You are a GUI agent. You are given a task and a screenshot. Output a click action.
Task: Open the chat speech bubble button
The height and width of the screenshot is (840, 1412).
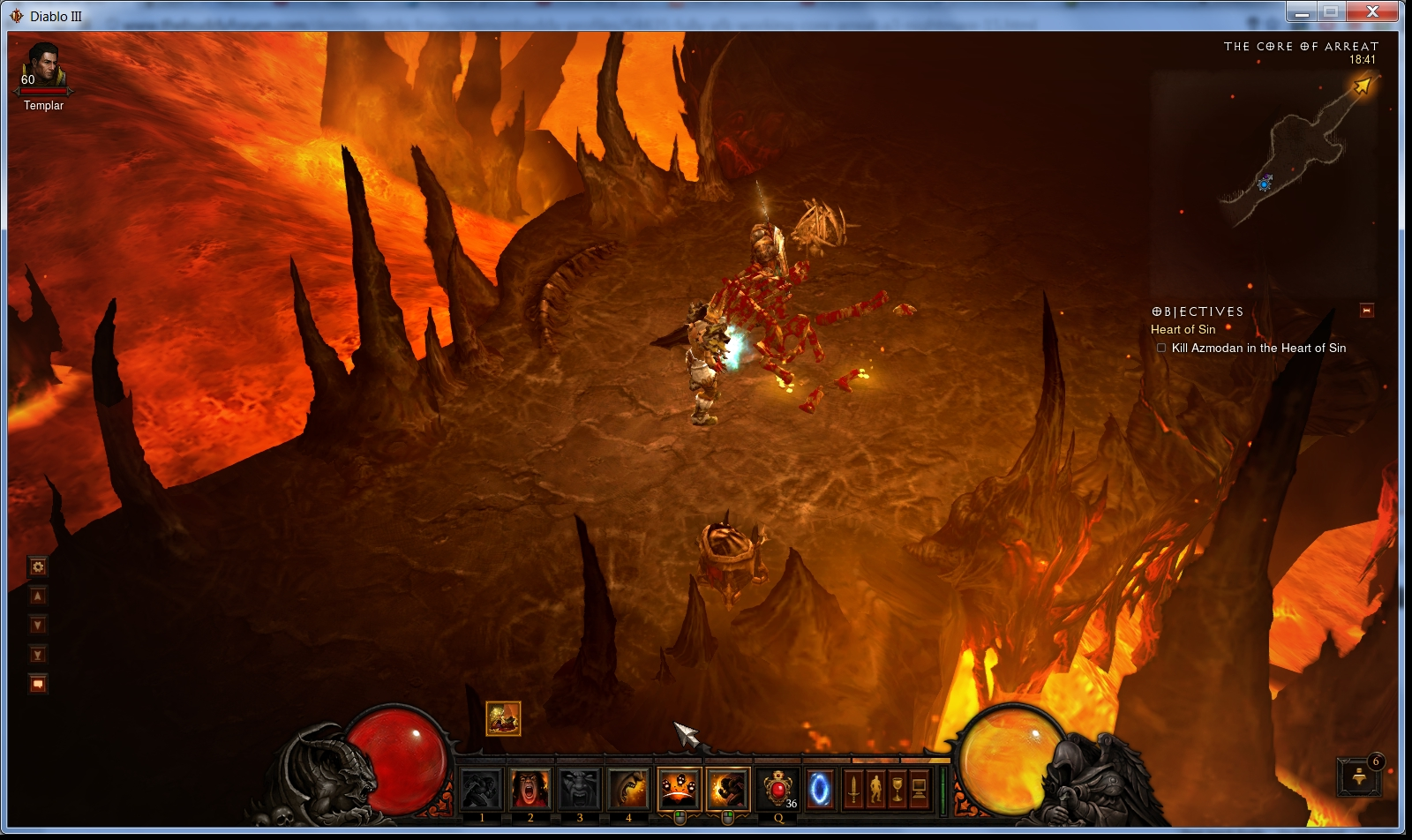coord(38,684)
